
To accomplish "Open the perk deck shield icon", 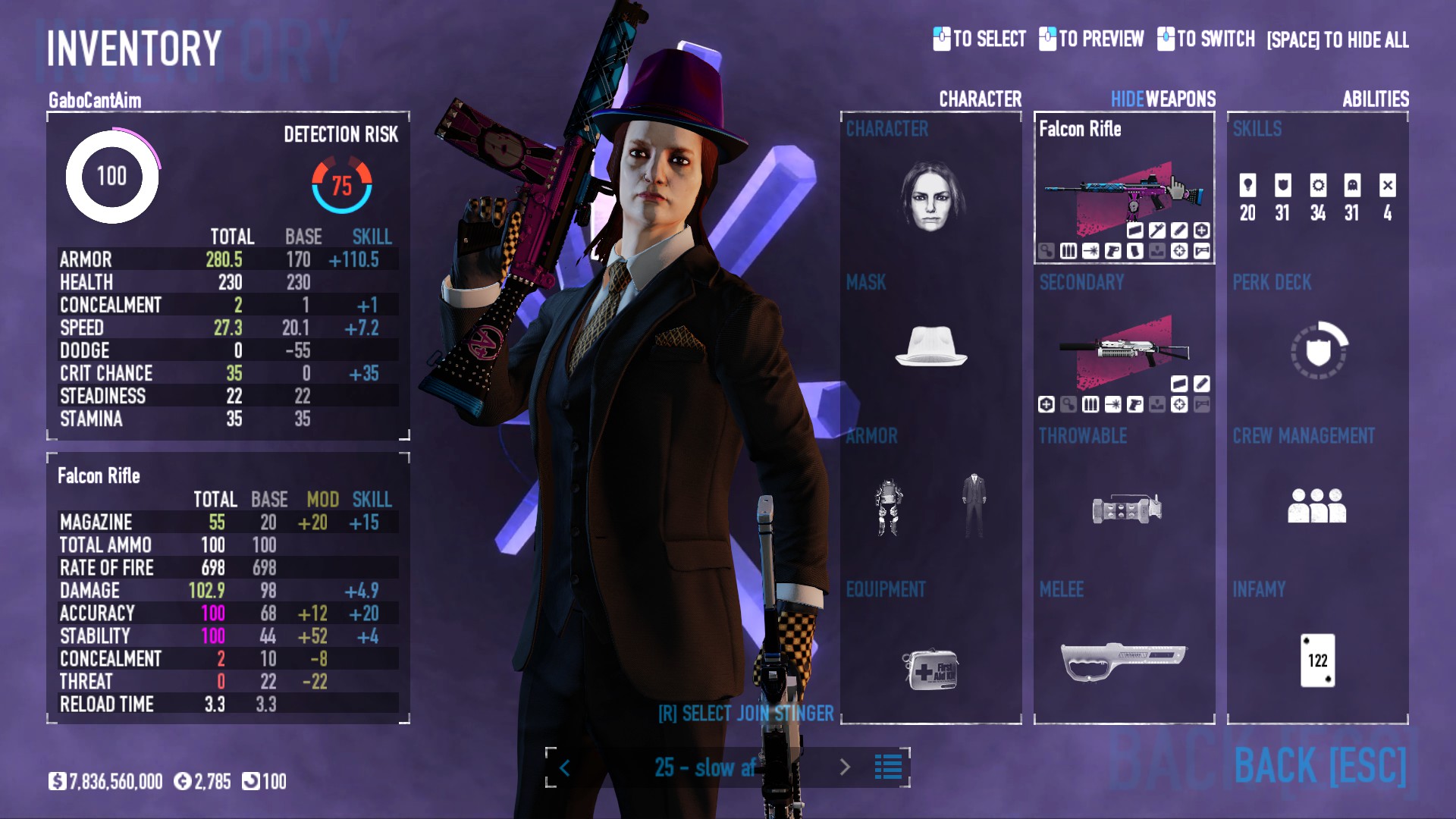I will tap(1318, 350).
